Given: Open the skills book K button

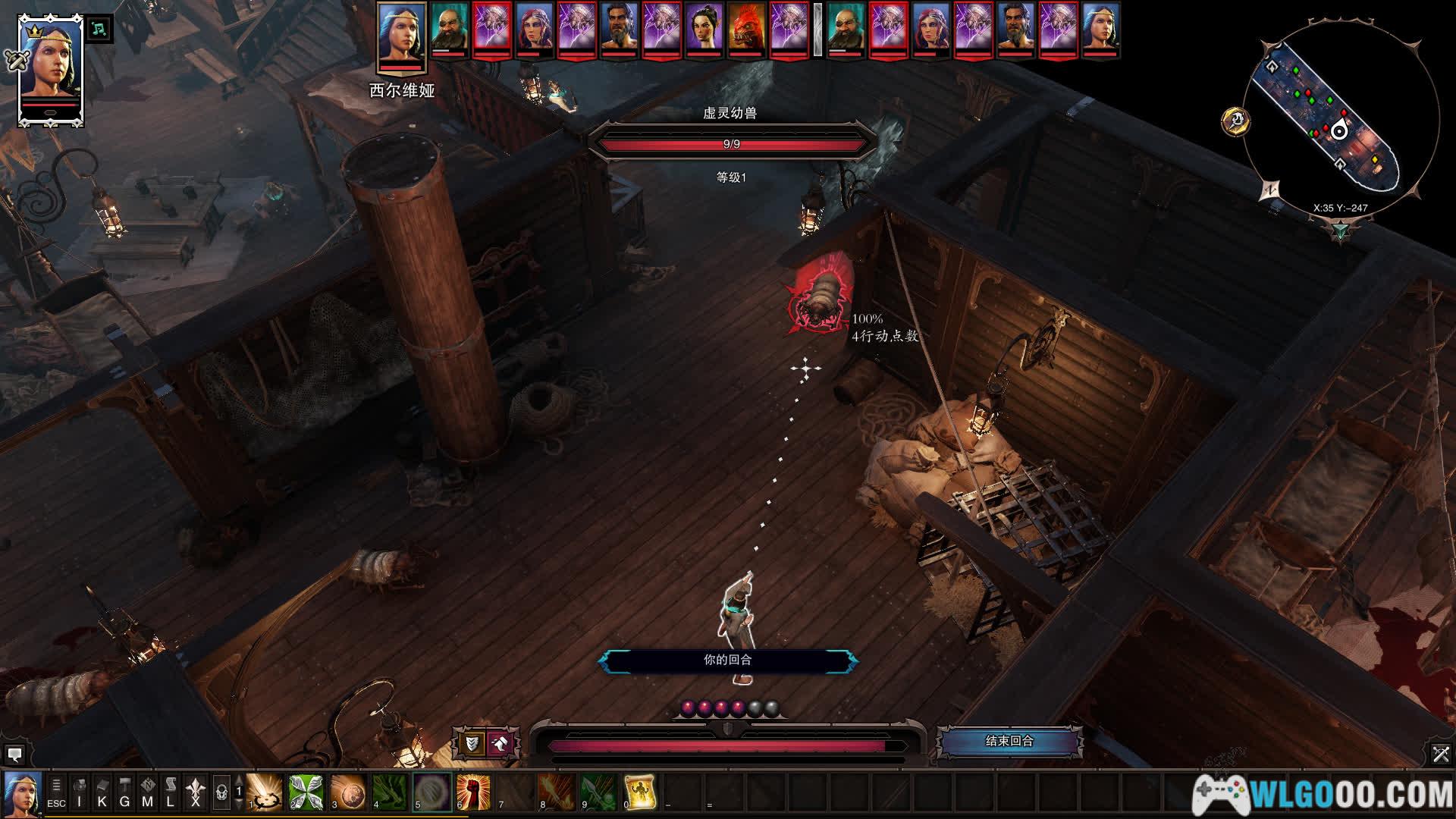Looking at the screenshot, I should [x=102, y=793].
